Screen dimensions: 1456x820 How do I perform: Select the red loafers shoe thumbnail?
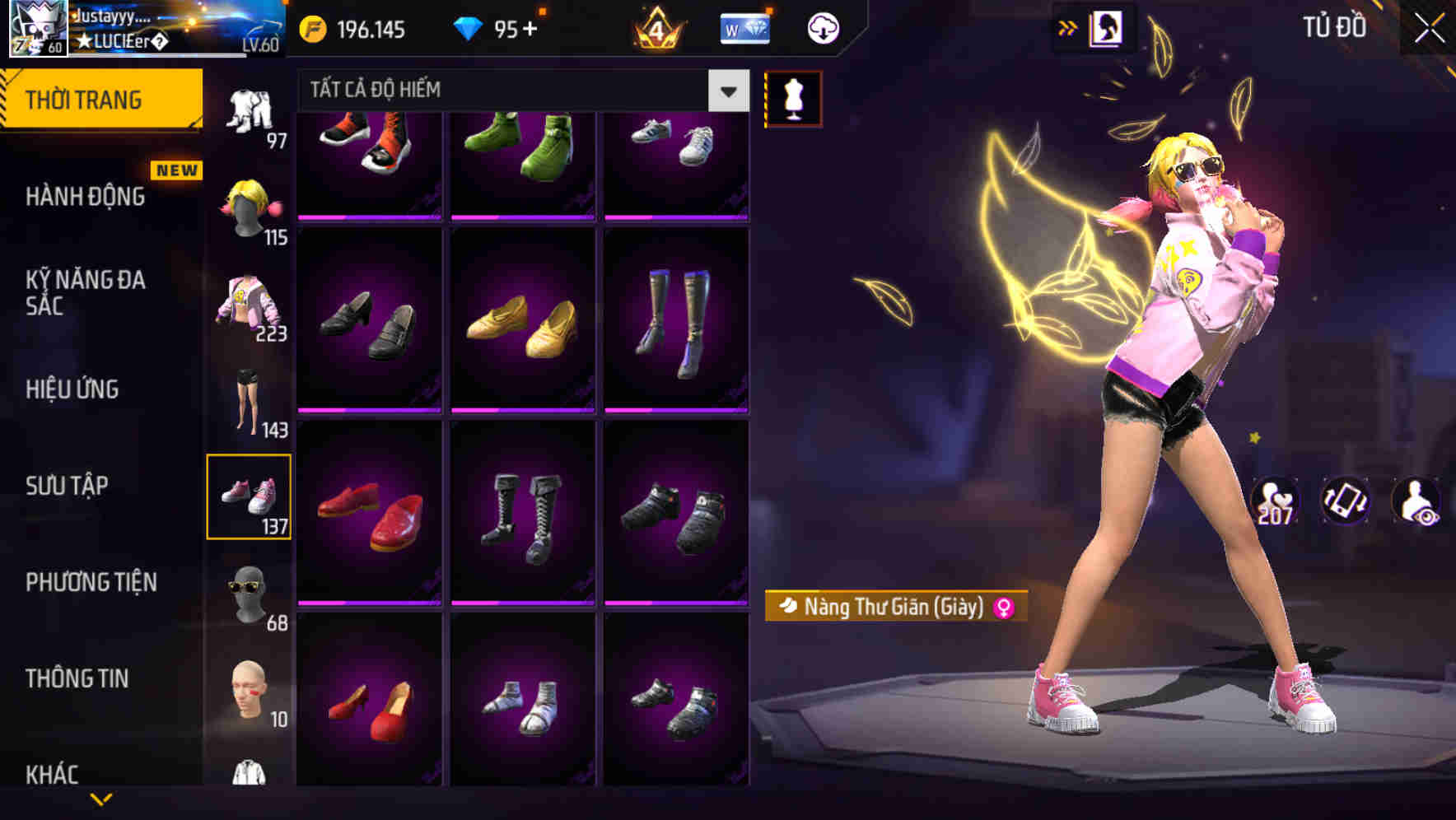tap(371, 515)
